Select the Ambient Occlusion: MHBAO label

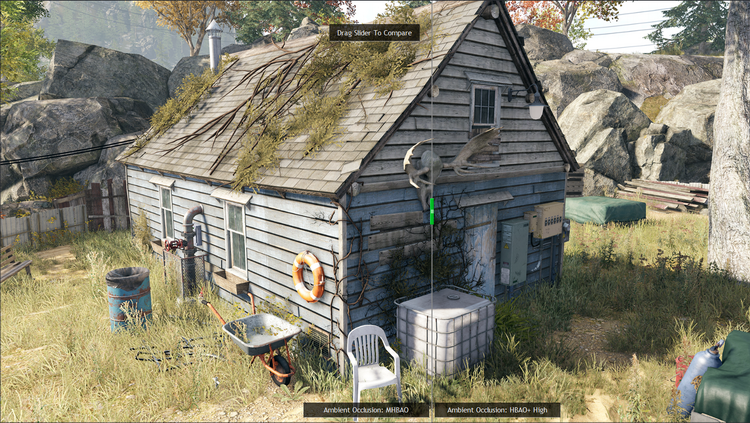tap(367, 409)
